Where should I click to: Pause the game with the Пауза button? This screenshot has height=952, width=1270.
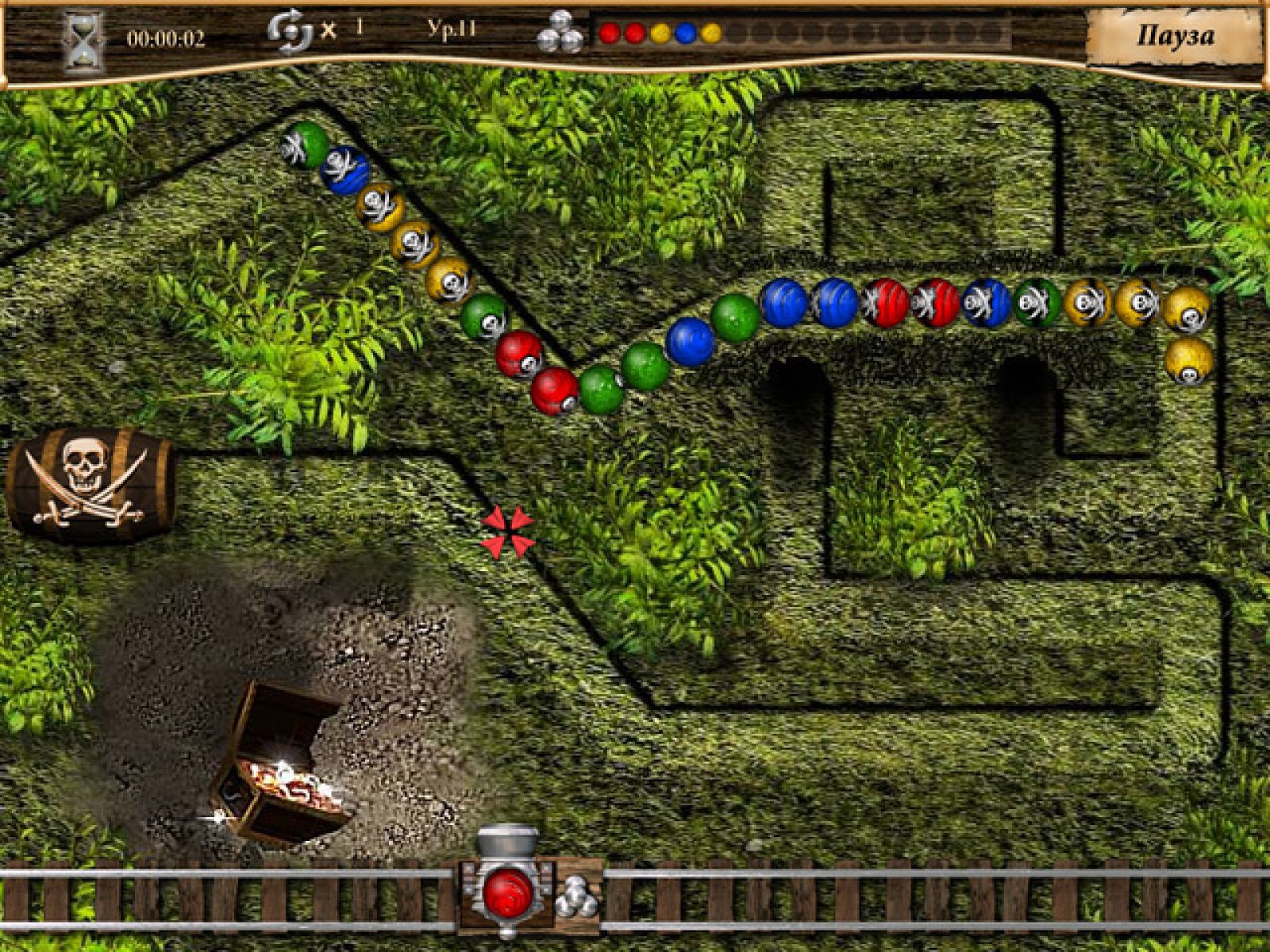[1174, 36]
